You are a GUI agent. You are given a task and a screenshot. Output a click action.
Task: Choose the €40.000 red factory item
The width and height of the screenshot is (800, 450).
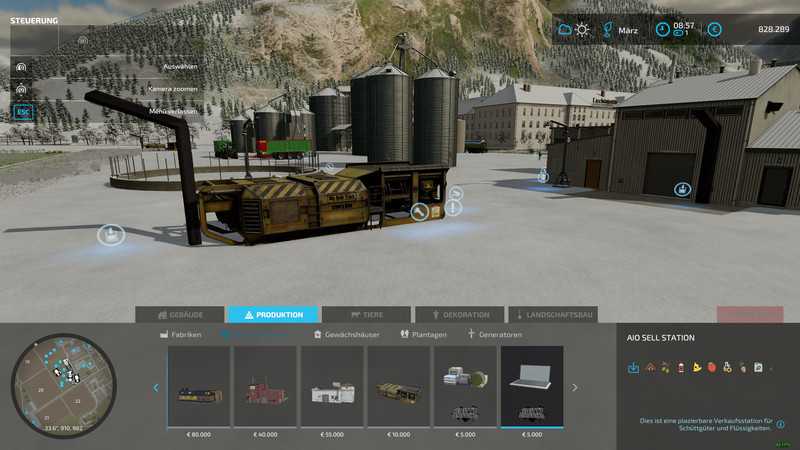[265, 386]
